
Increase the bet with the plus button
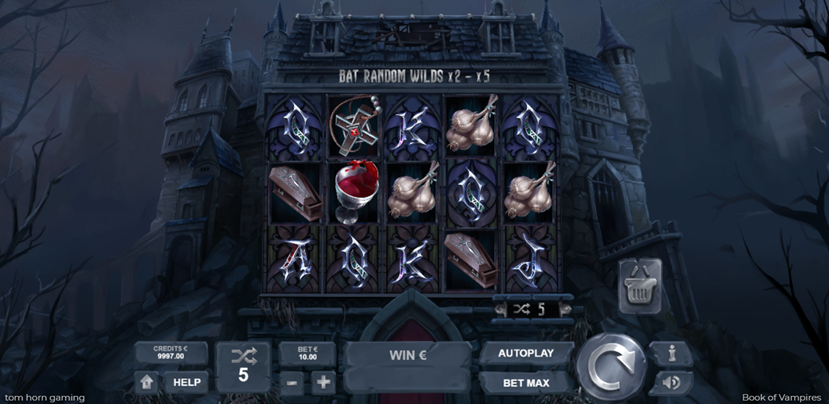(323, 382)
